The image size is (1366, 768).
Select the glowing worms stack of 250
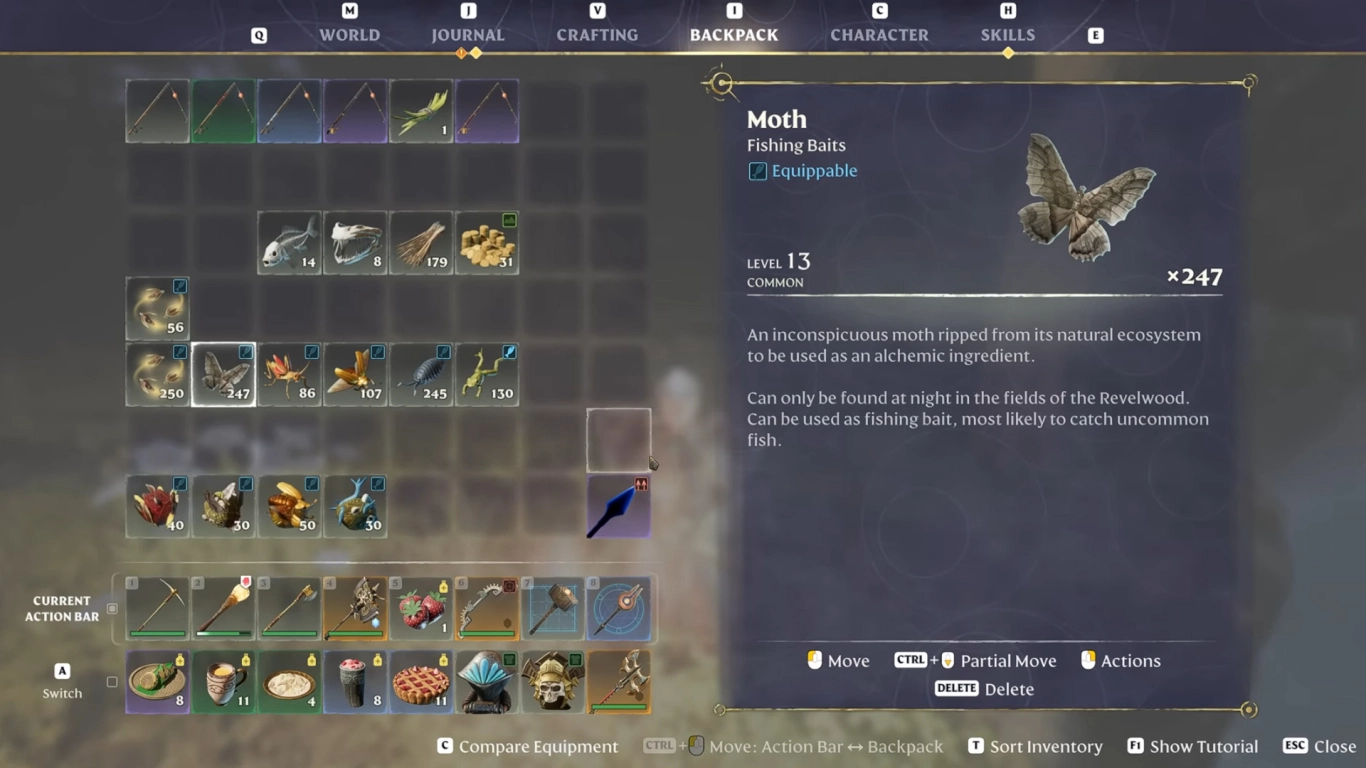[x=157, y=374]
